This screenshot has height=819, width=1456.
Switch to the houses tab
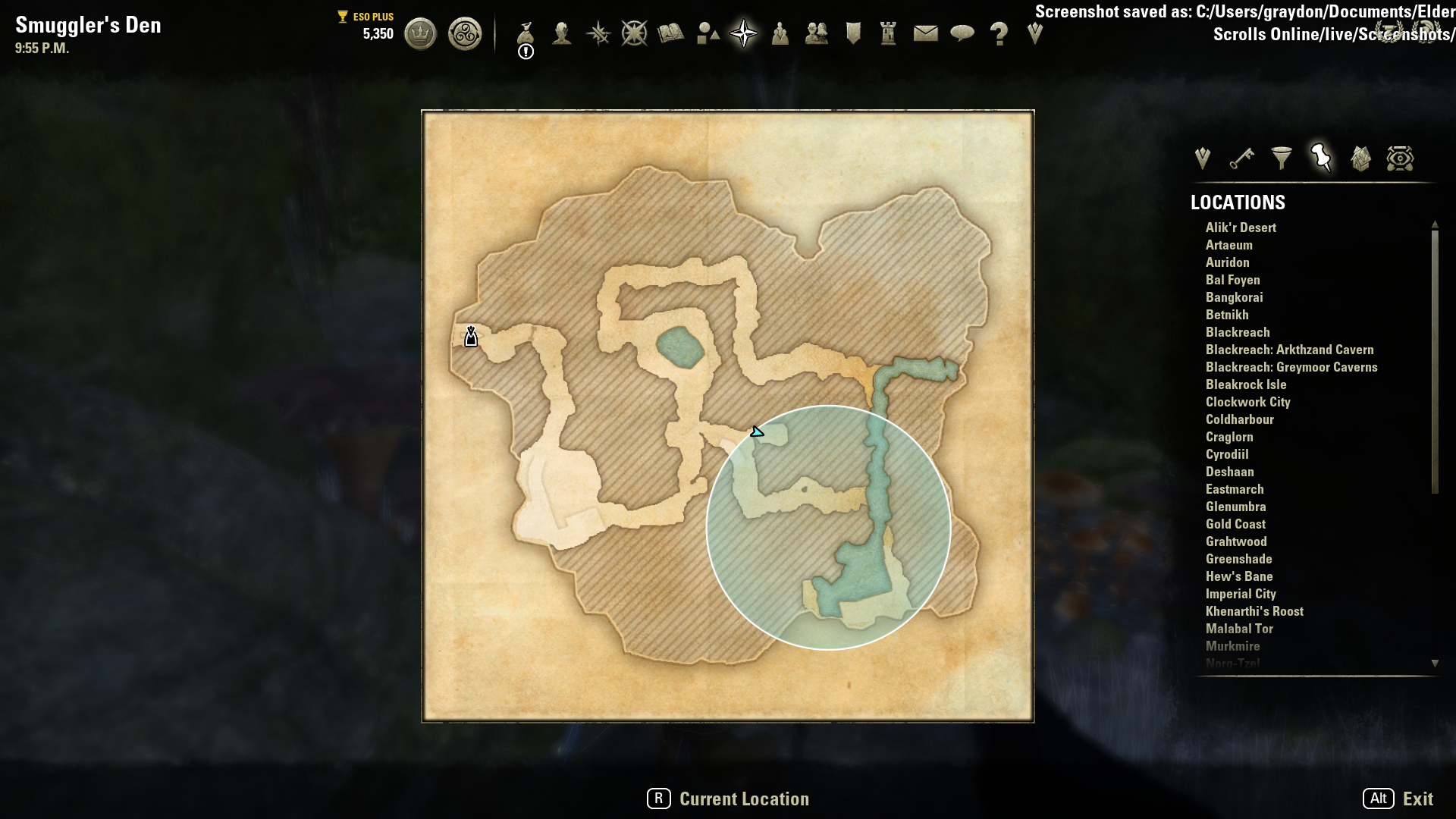(1360, 158)
